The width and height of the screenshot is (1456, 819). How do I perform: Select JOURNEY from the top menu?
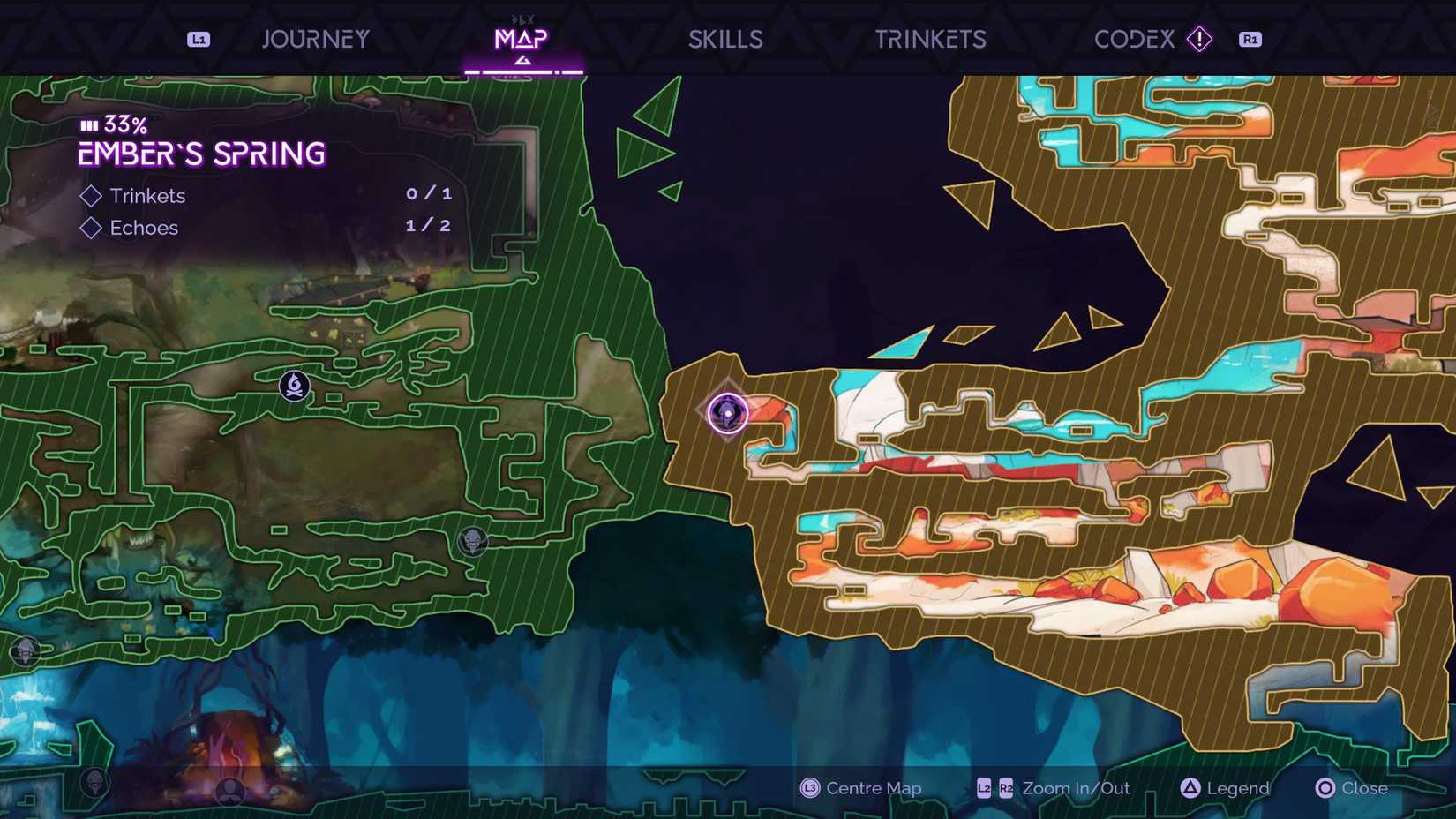(315, 39)
